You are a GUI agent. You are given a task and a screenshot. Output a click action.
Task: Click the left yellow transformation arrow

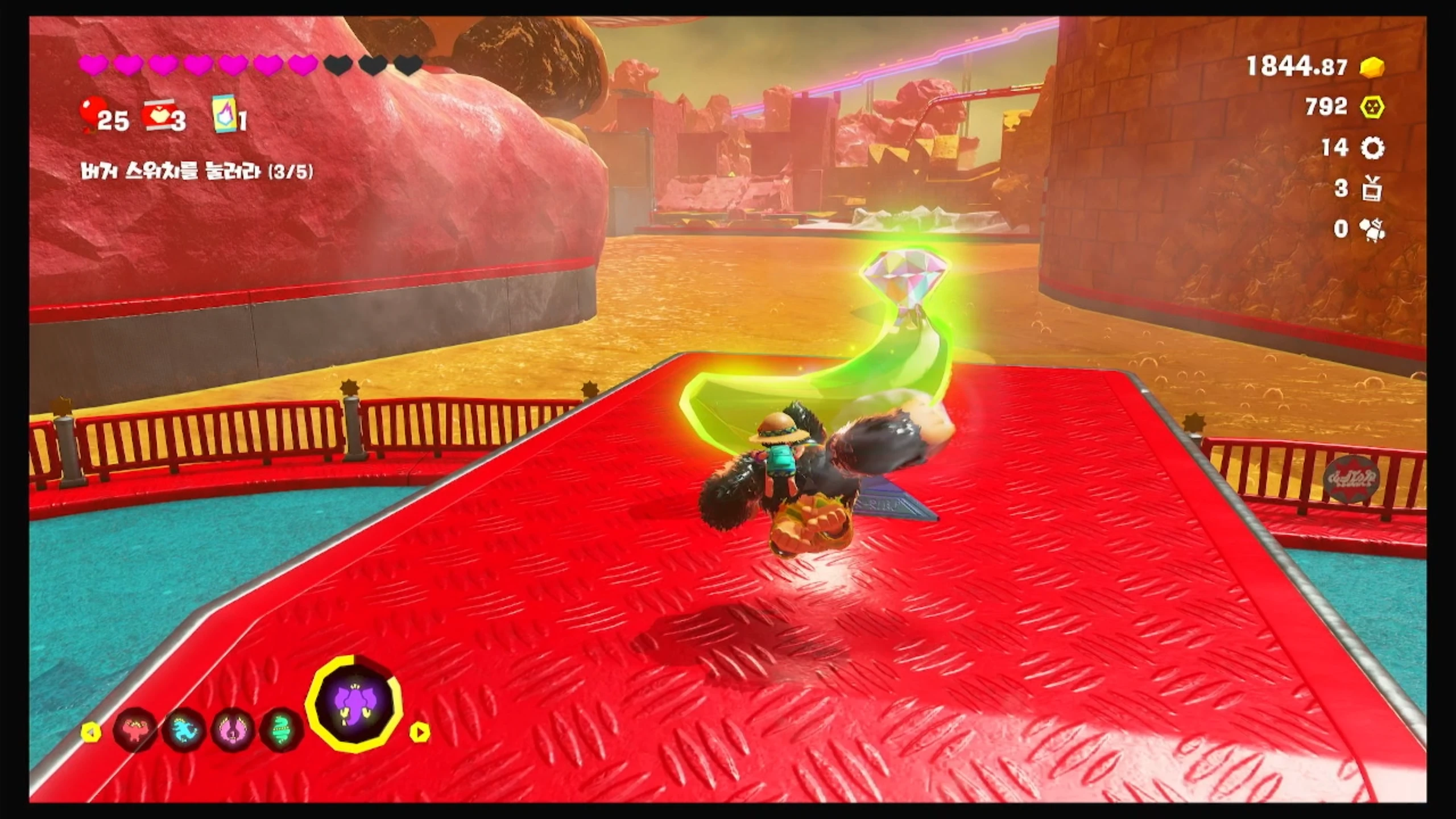point(90,733)
